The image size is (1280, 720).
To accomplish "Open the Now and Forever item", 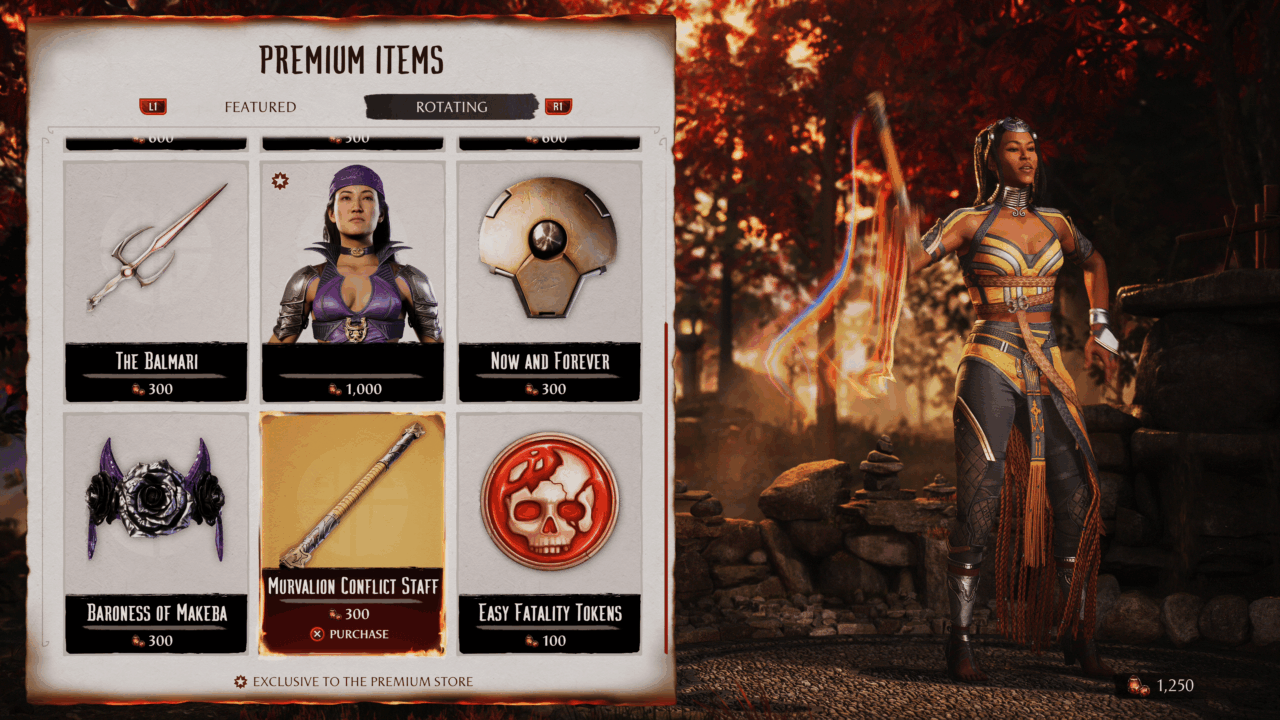I will coord(549,280).
